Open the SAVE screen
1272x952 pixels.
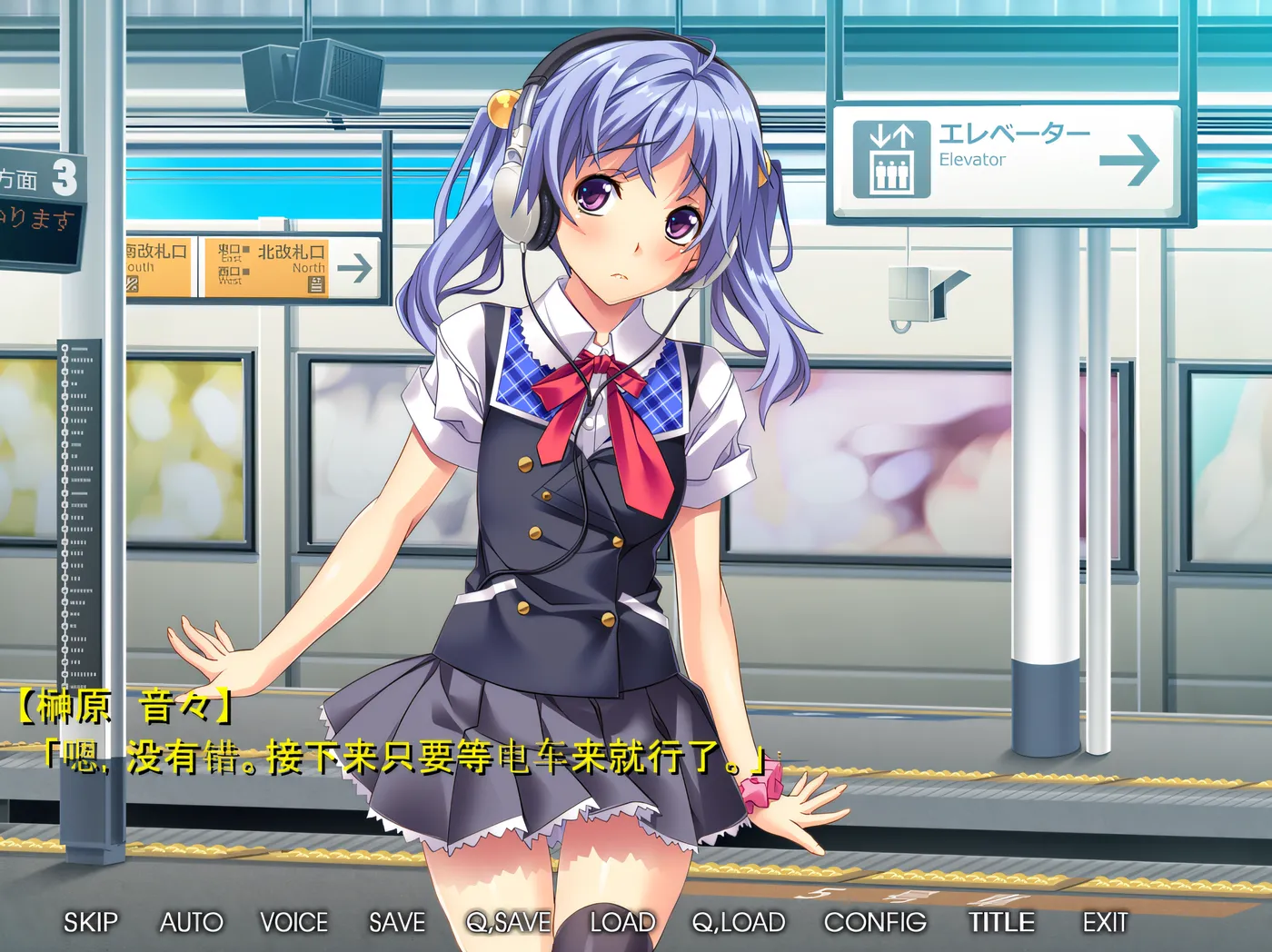396,922
